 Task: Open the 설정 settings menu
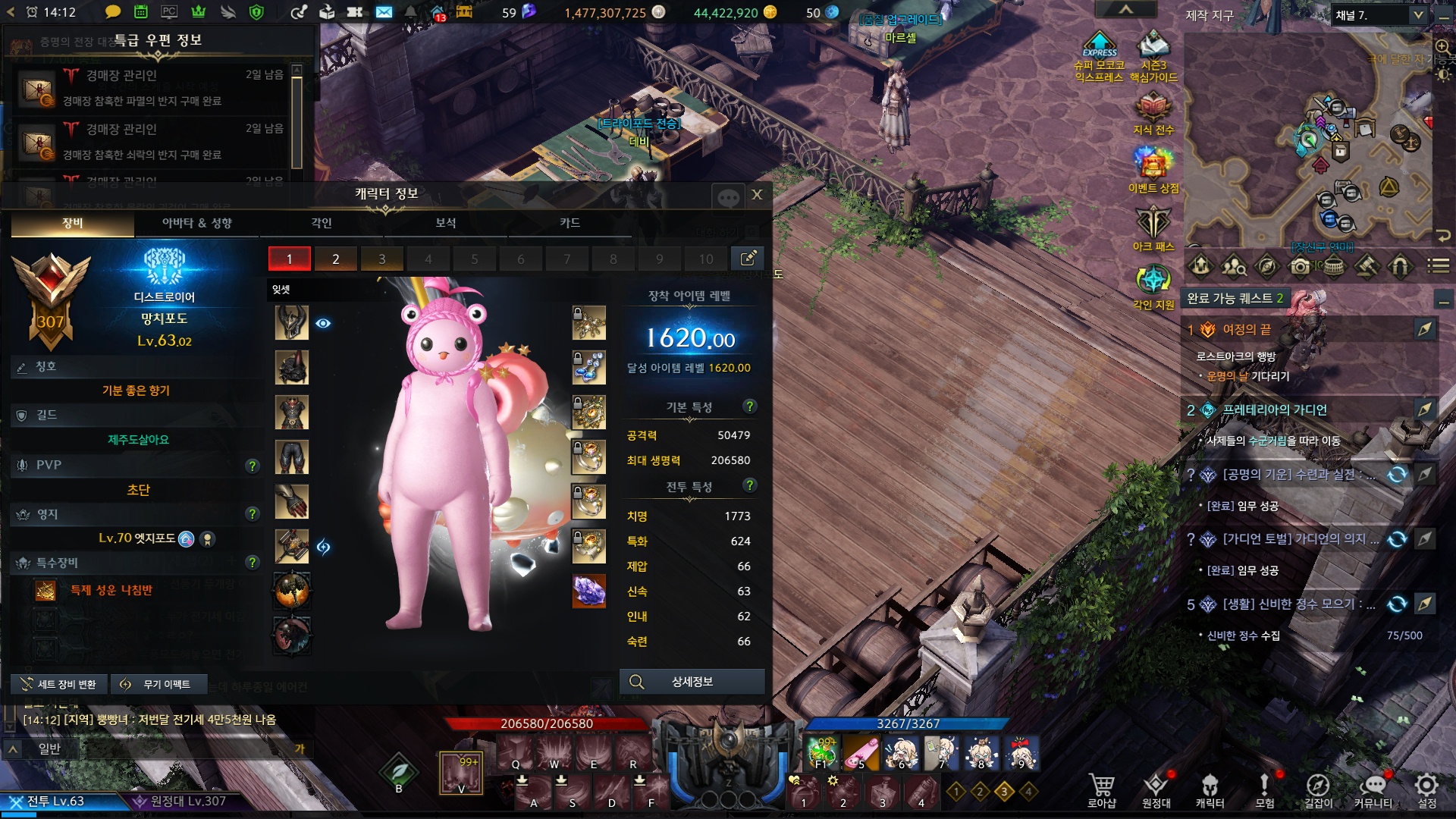tap(1426, 790)
